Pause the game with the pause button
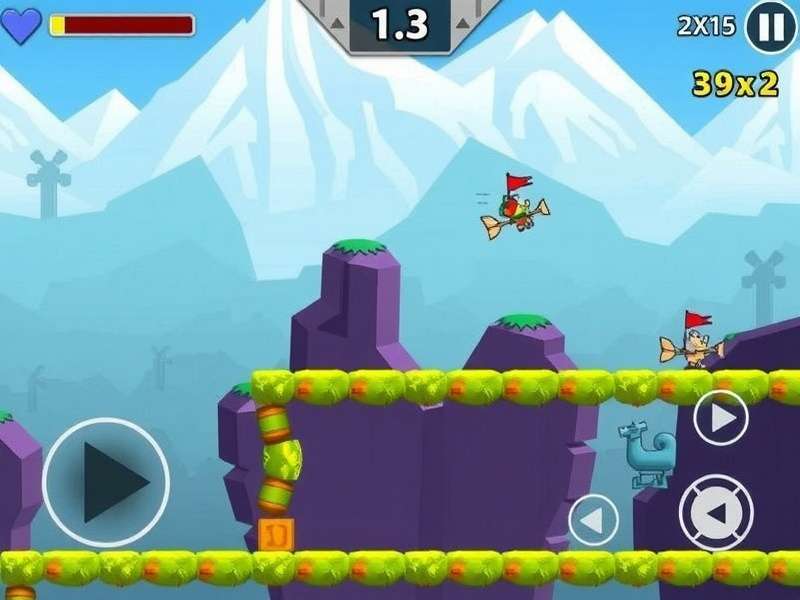This screenshot has width=800, height=600. (771, 27)
